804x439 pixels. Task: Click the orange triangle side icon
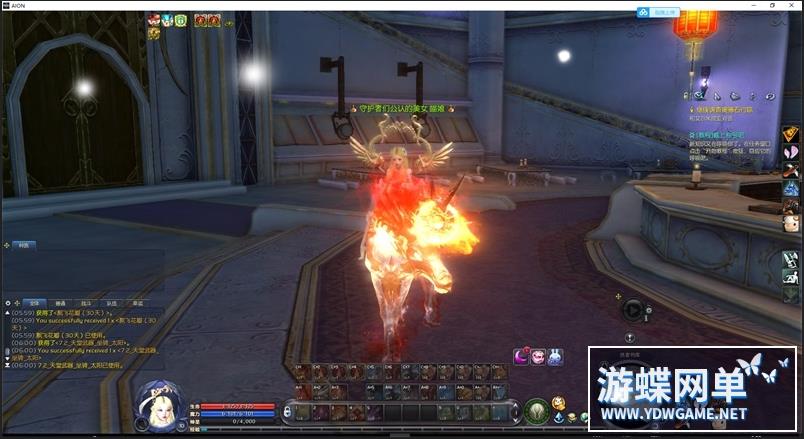point(790,132)
